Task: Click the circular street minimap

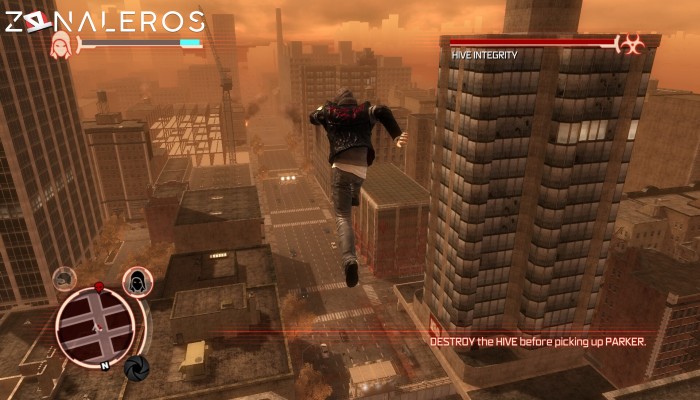Action: pos(95,327)
